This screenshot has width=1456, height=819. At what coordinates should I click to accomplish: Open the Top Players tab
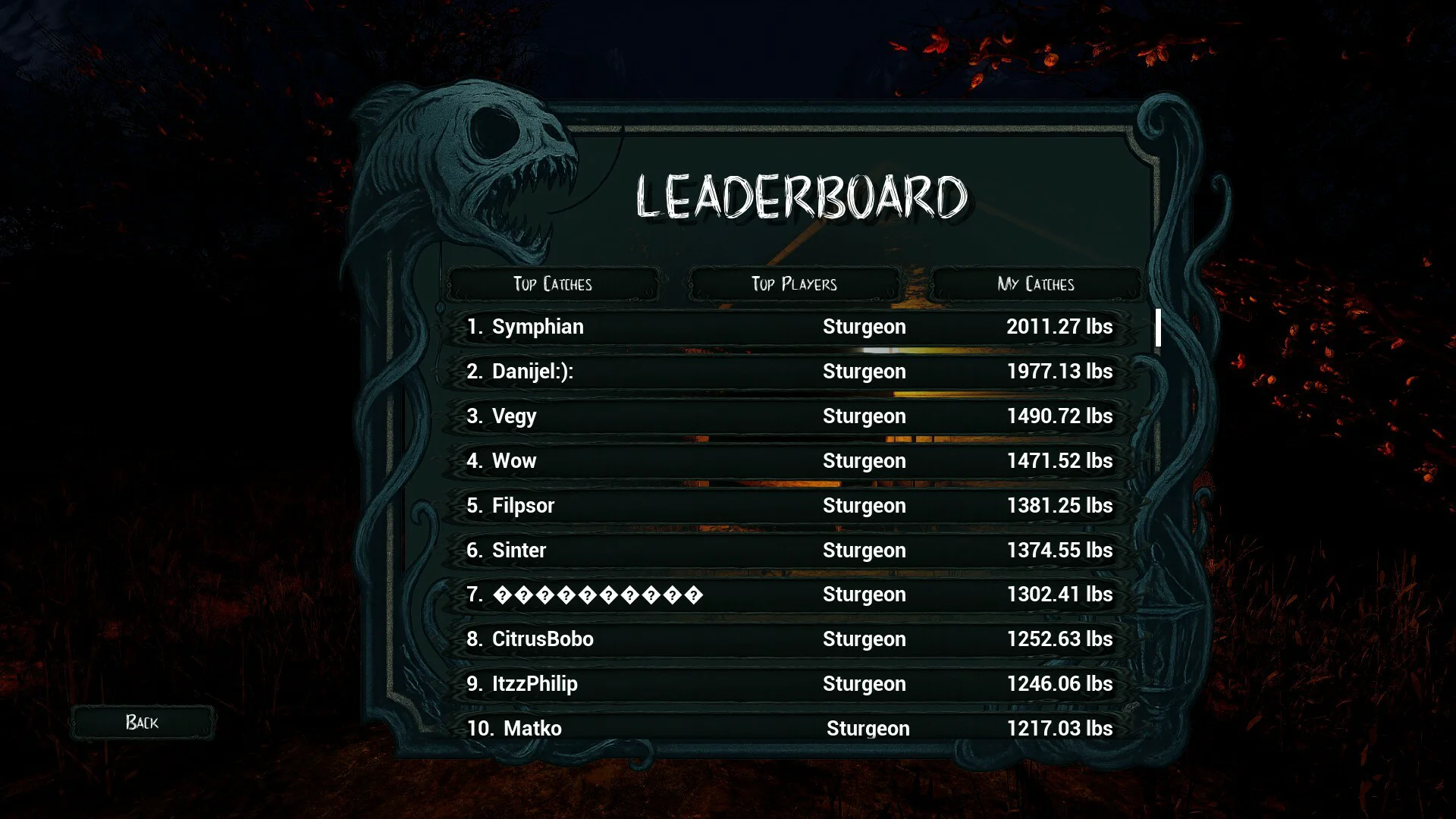click(794, 284)
